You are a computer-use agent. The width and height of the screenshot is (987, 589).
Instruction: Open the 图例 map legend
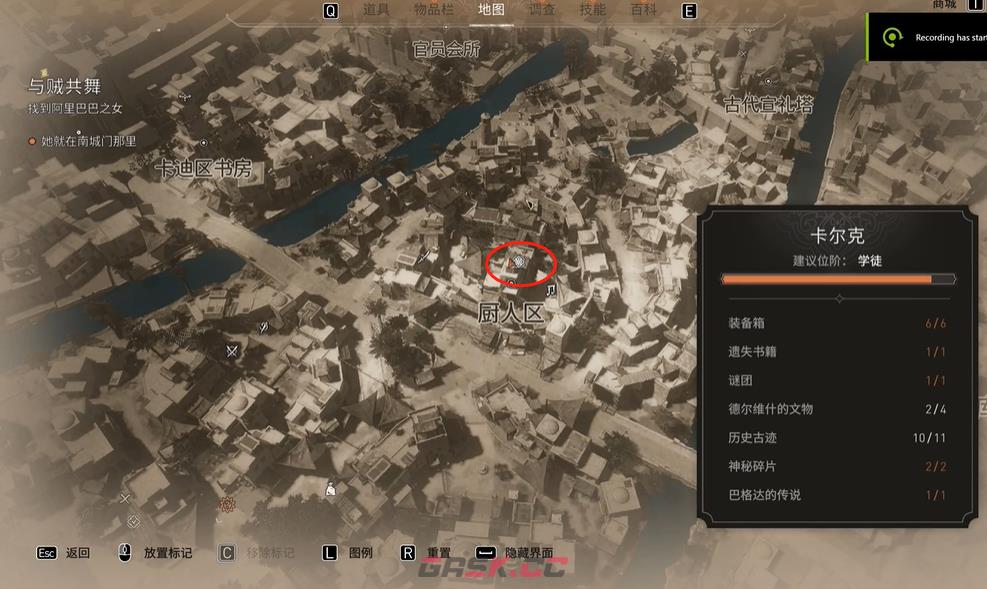(360, 553)
